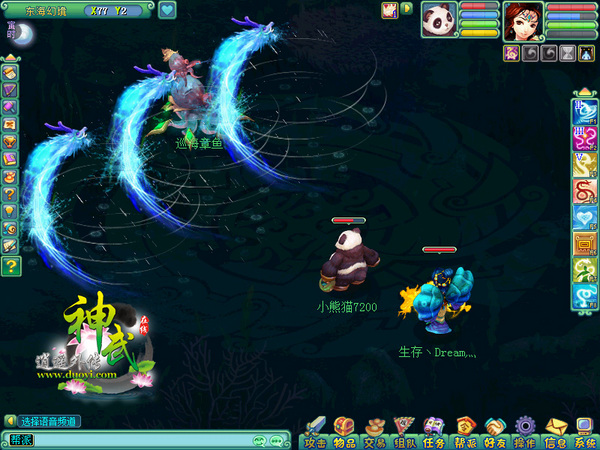
Task: Activate the blue heart skill icon
Action: click(x=584, y=215)
